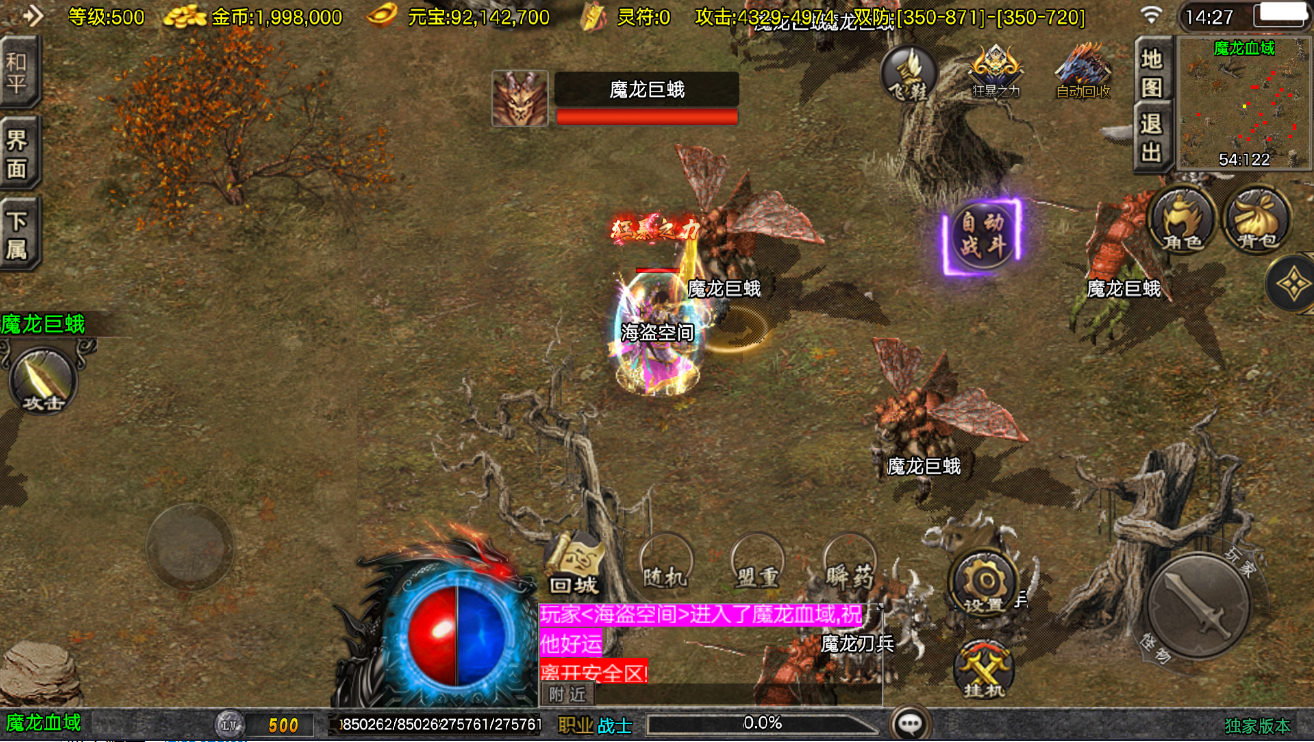Open the 设置 settings gear
Screen dimensions: 1314x742
(983, 583)
